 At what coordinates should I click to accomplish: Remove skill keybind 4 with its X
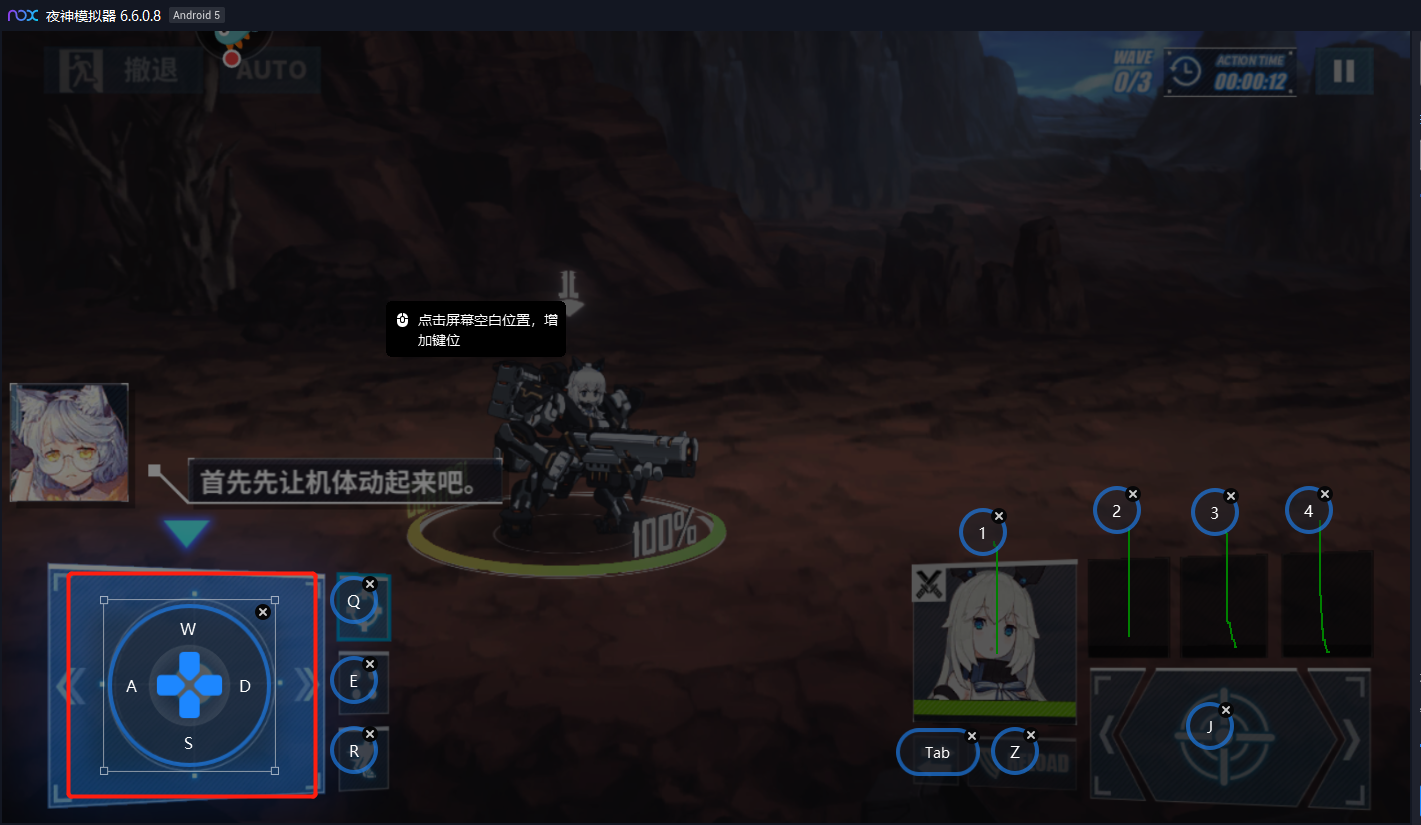point(1325,493)
